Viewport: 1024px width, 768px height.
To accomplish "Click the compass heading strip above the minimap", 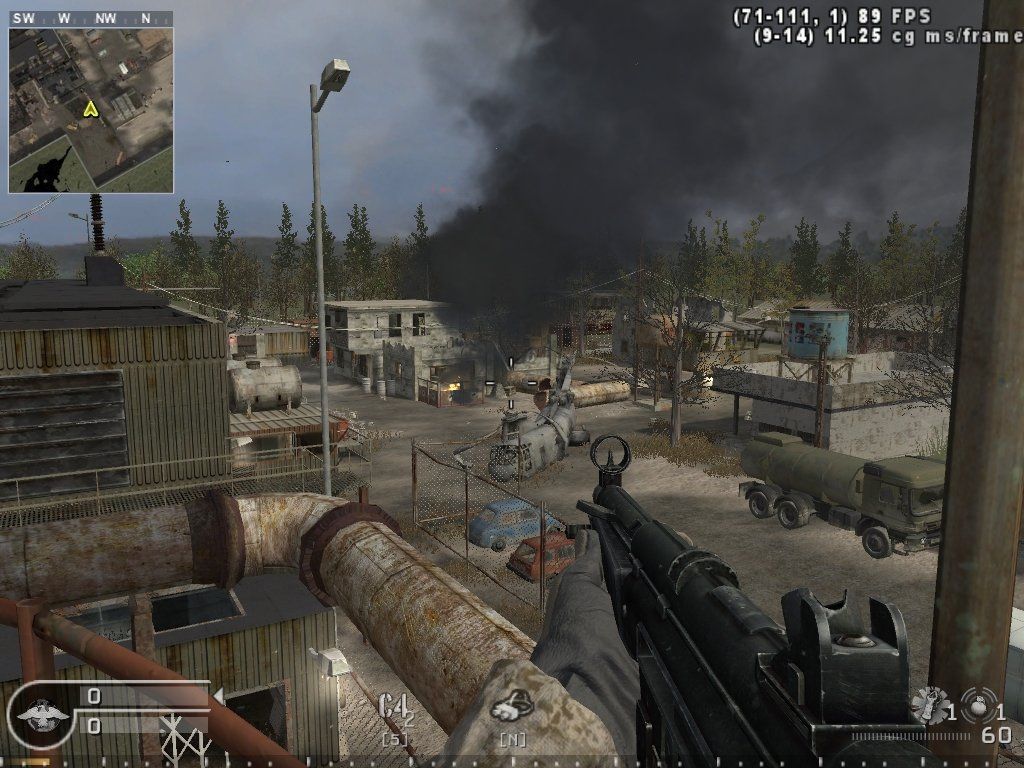I will [x=91, y=18].
